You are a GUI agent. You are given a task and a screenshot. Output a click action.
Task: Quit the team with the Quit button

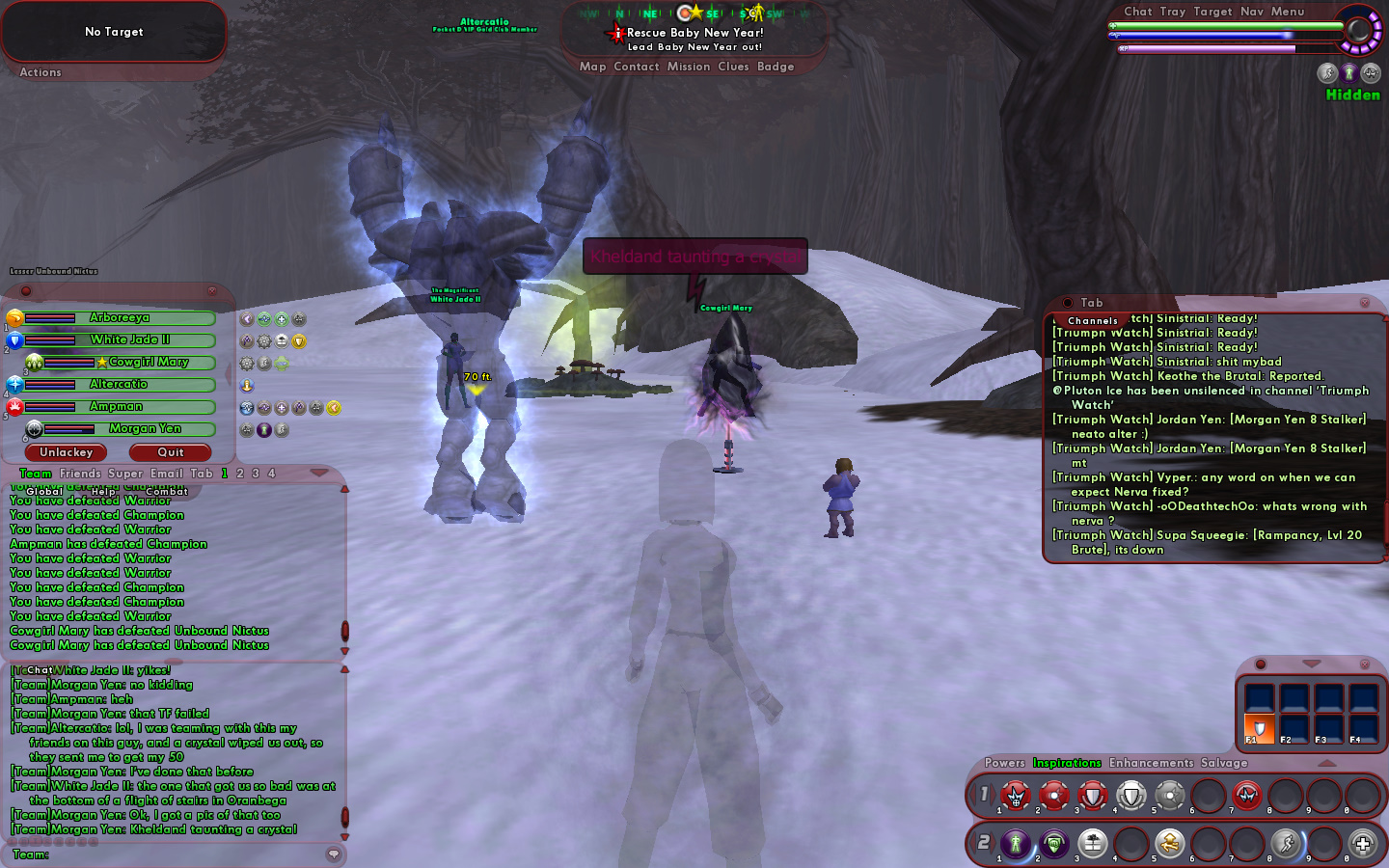pos(171,452)
